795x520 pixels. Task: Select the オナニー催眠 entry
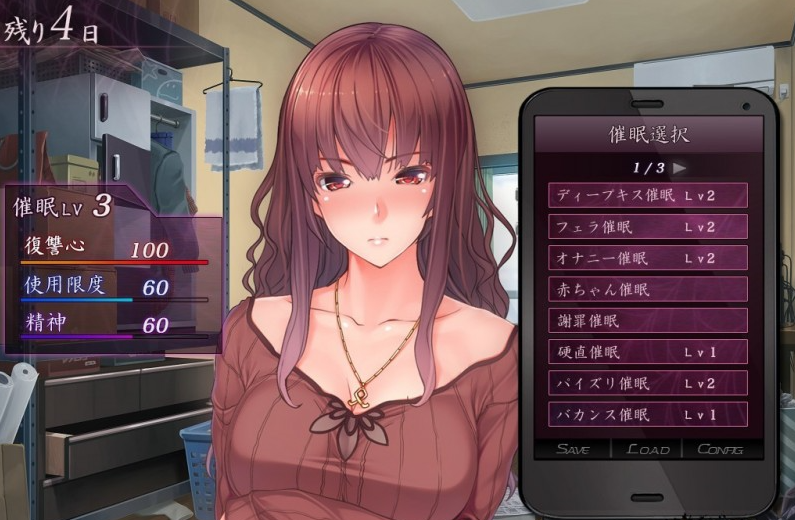[x=647, y=258]
